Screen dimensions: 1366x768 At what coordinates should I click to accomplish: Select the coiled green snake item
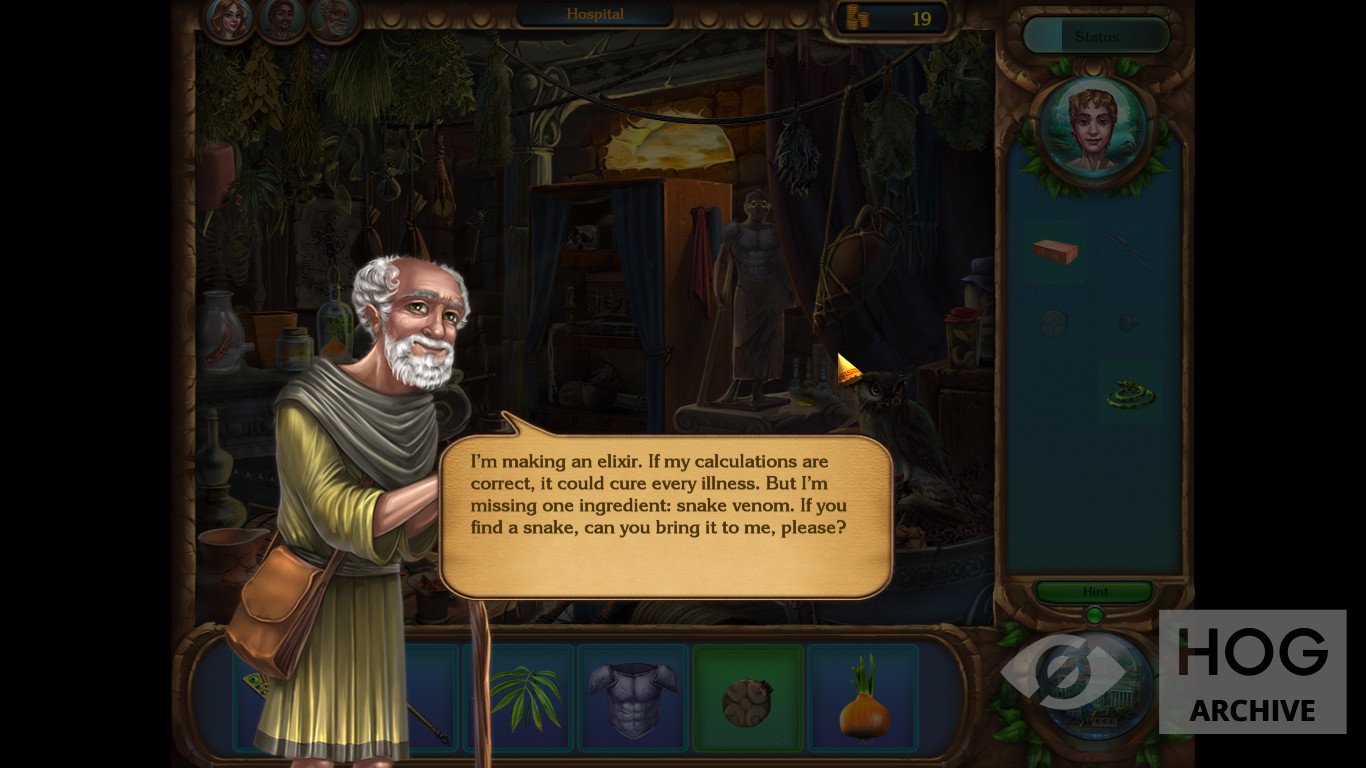(x=1130, y=394)
